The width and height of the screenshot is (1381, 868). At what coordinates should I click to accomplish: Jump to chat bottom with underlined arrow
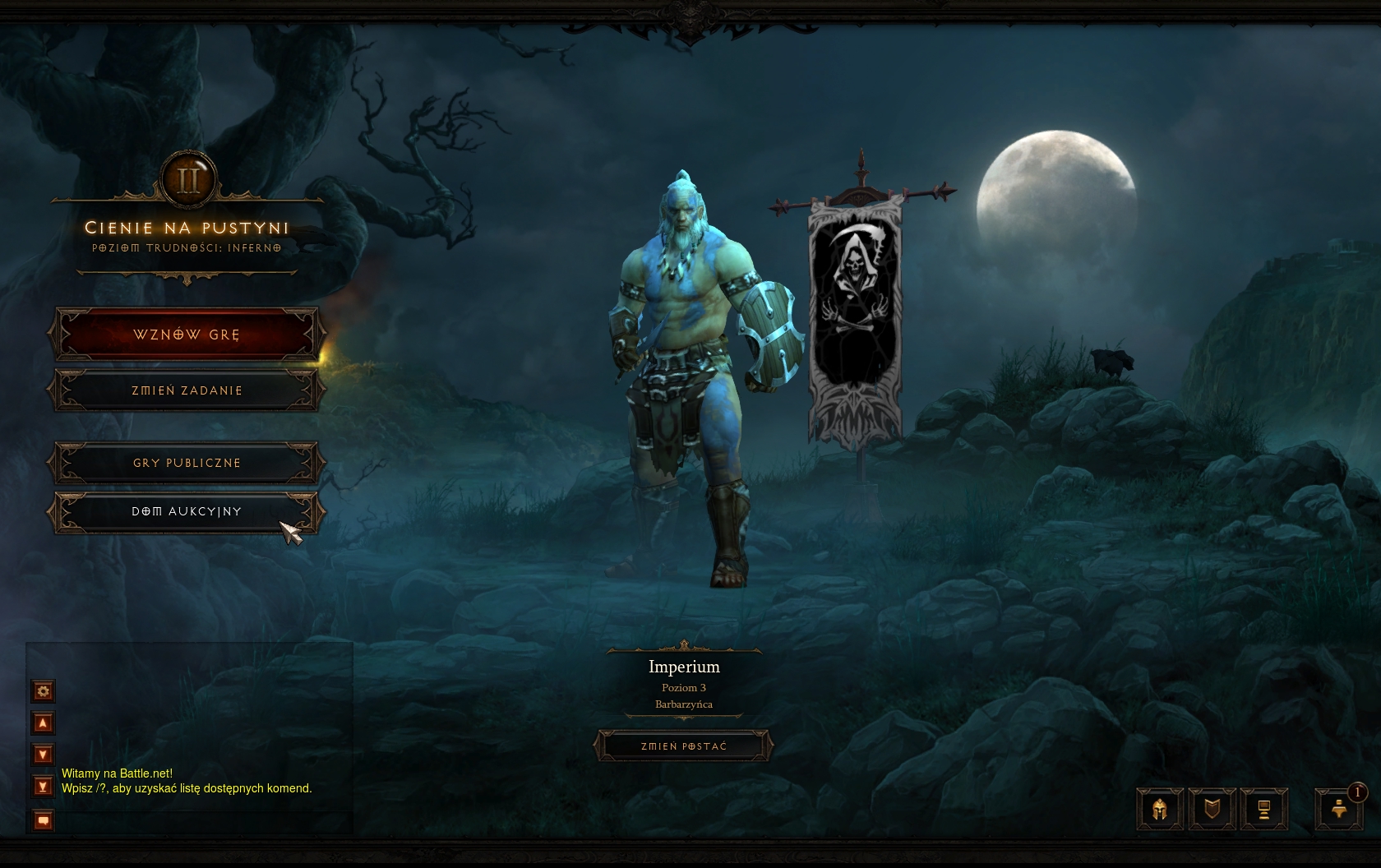[44, 786]
